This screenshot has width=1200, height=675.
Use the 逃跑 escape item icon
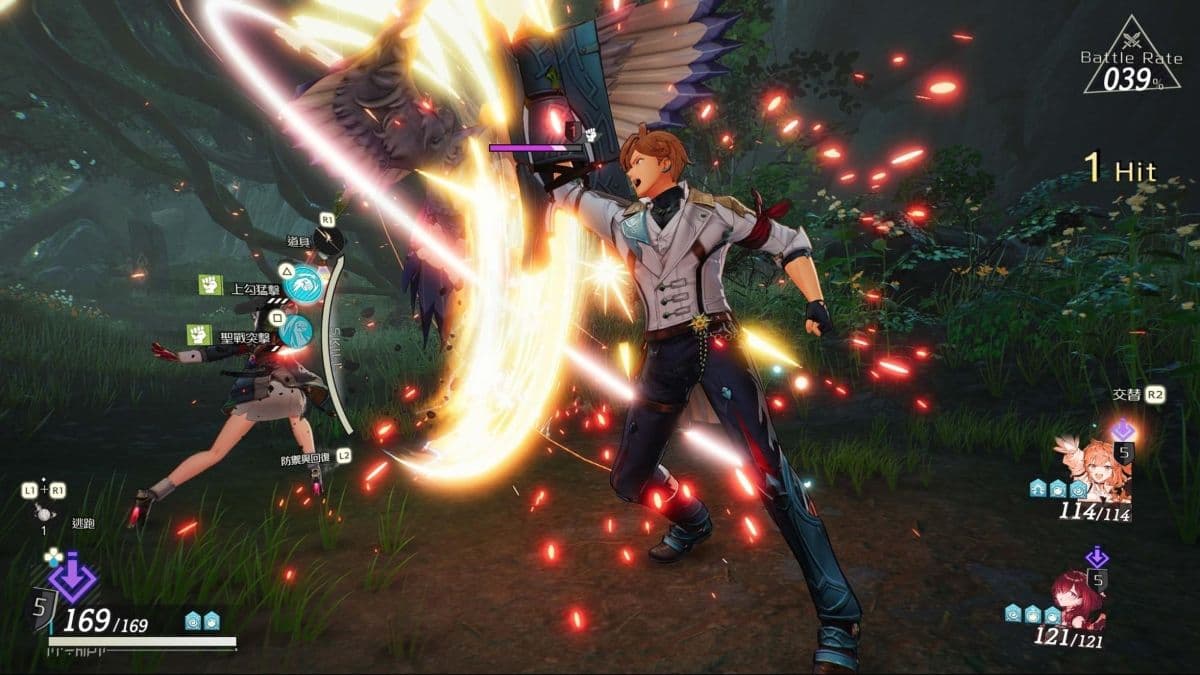pyautogui.click(x=44, y=511)
